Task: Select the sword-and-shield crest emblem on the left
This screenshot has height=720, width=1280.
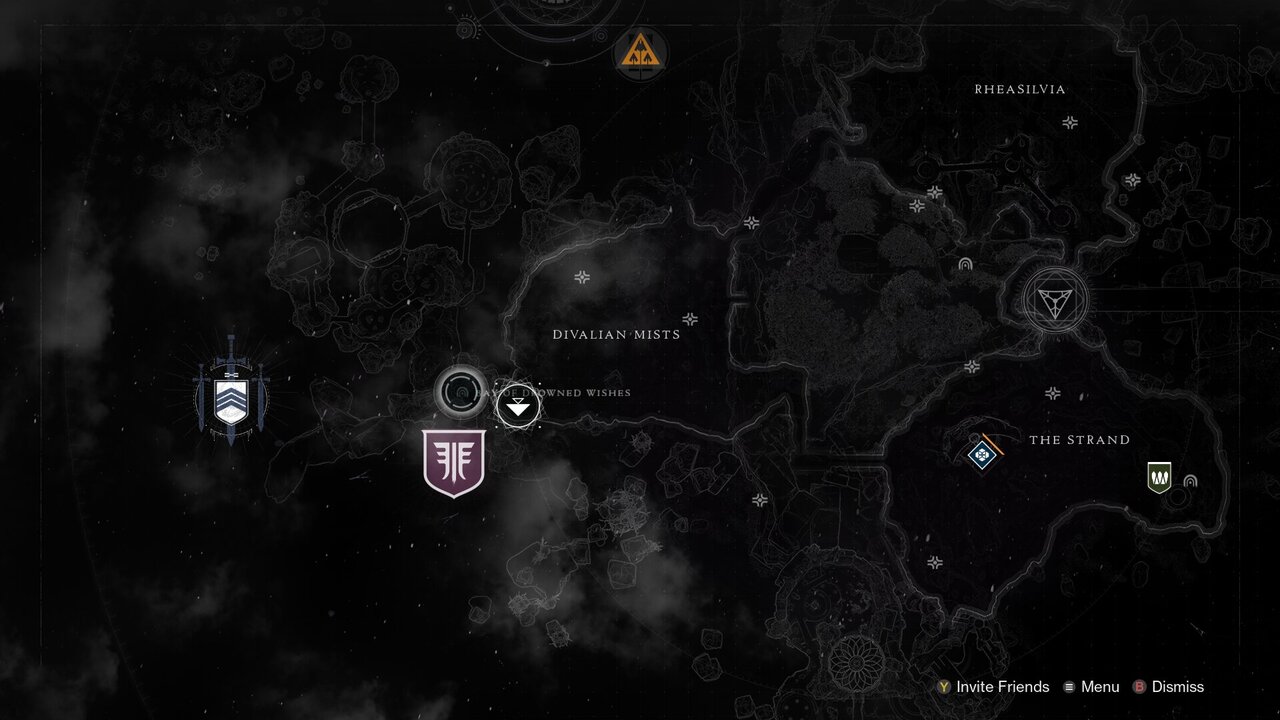Action: pyautogui.click(x=229, y=399)
